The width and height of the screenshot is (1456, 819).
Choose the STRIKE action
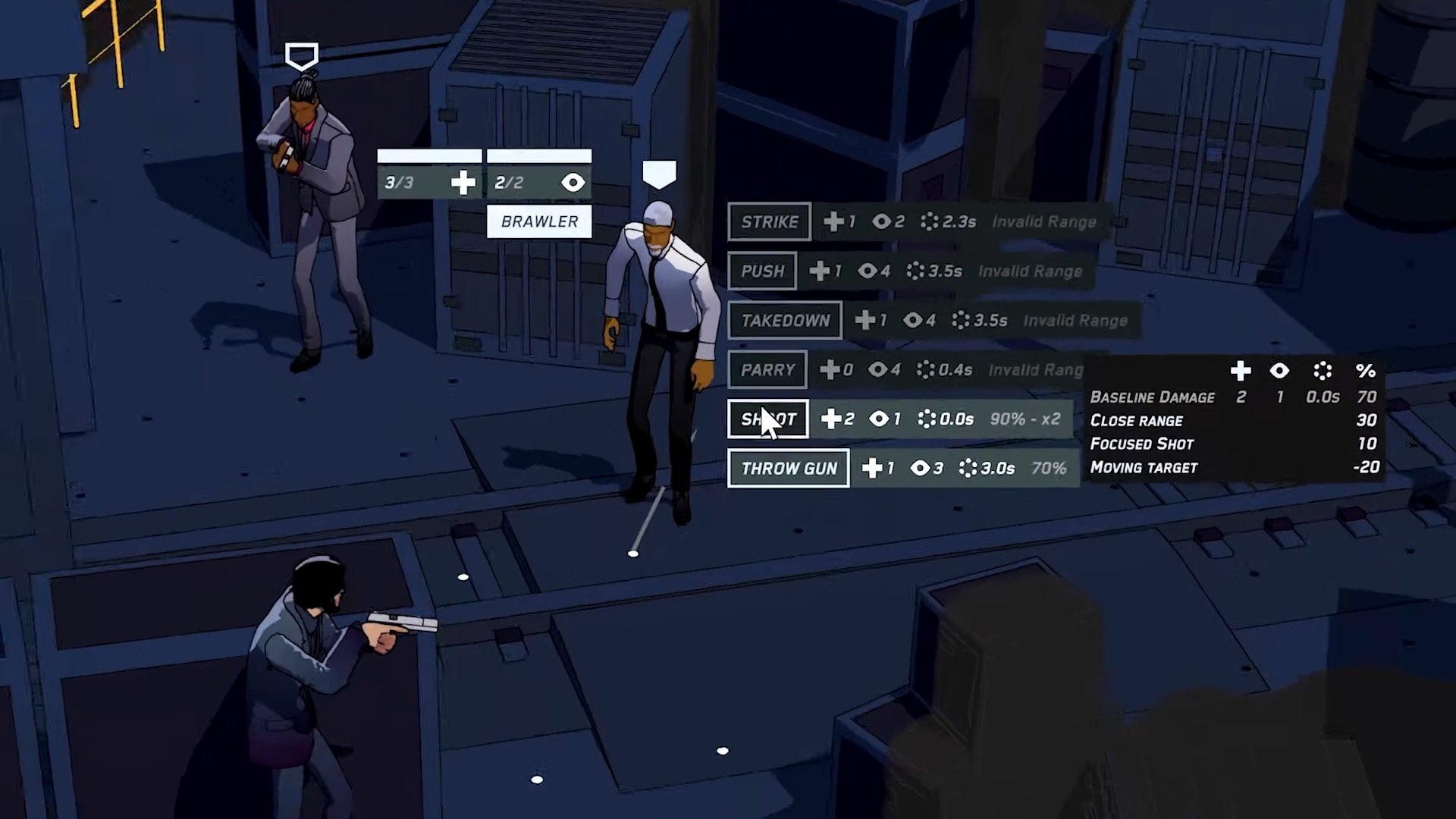(769, 221)
